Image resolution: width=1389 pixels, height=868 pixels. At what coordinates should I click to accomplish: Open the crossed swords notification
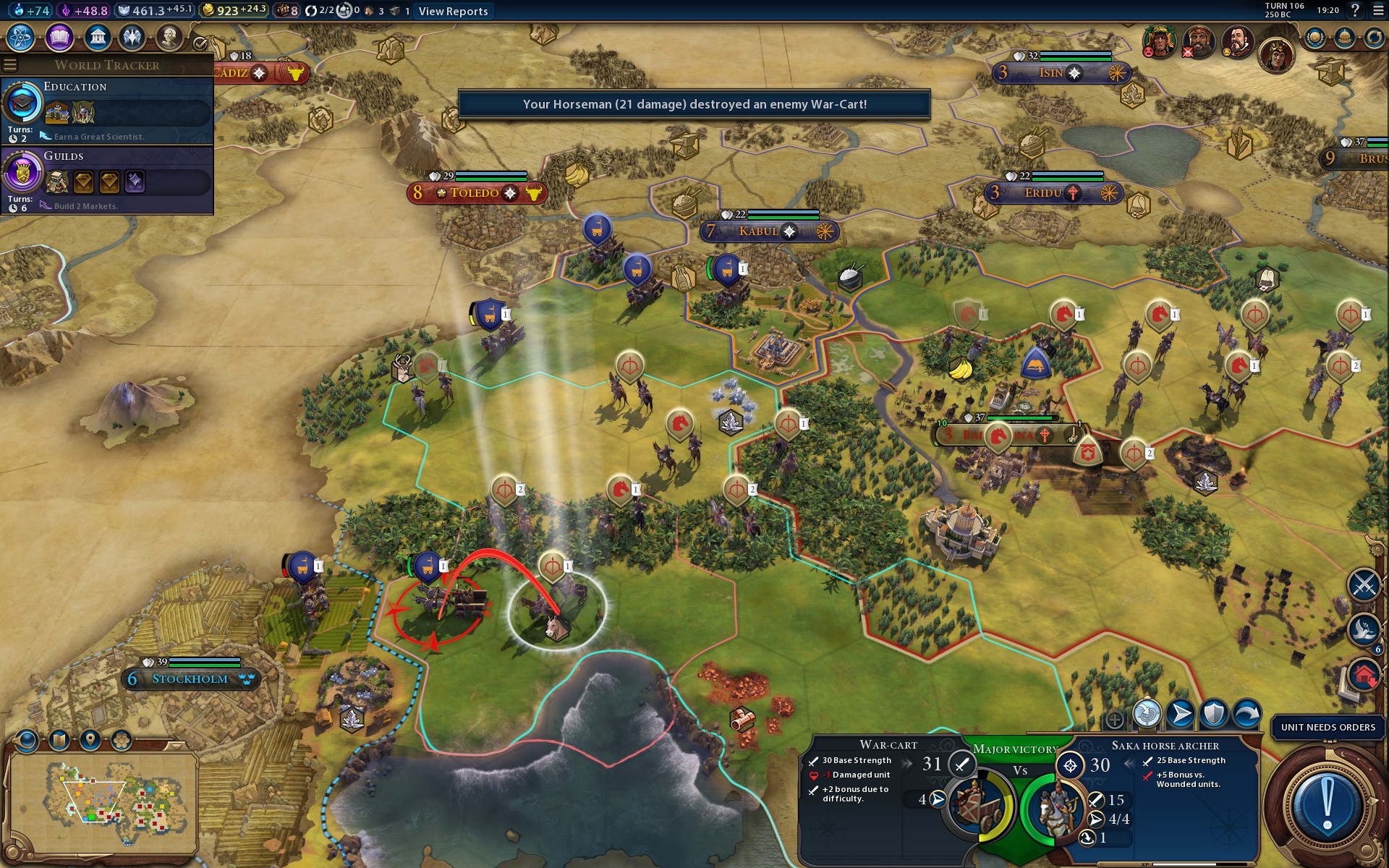(1364, 584)
